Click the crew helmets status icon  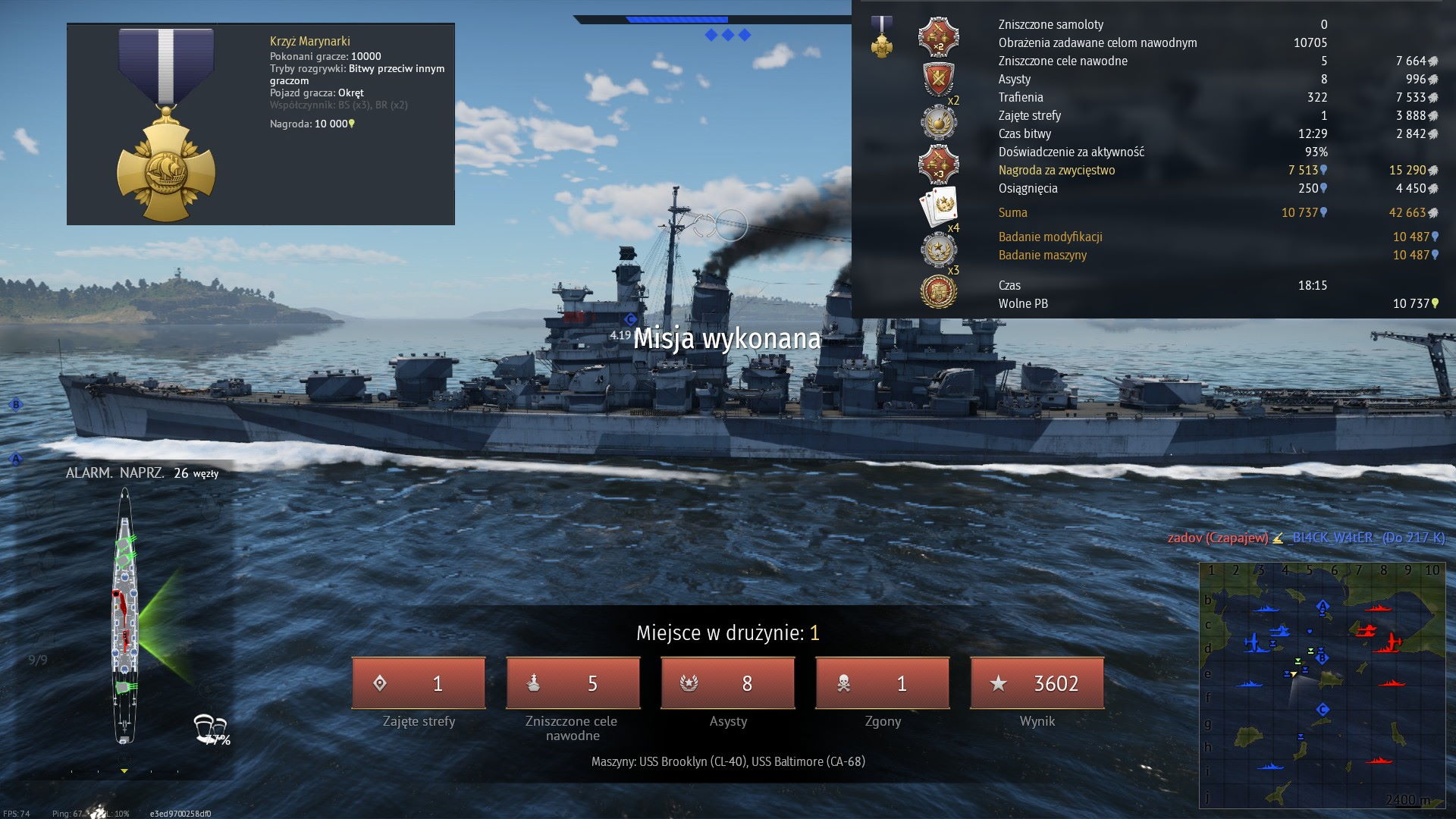(x=210, y=728)
